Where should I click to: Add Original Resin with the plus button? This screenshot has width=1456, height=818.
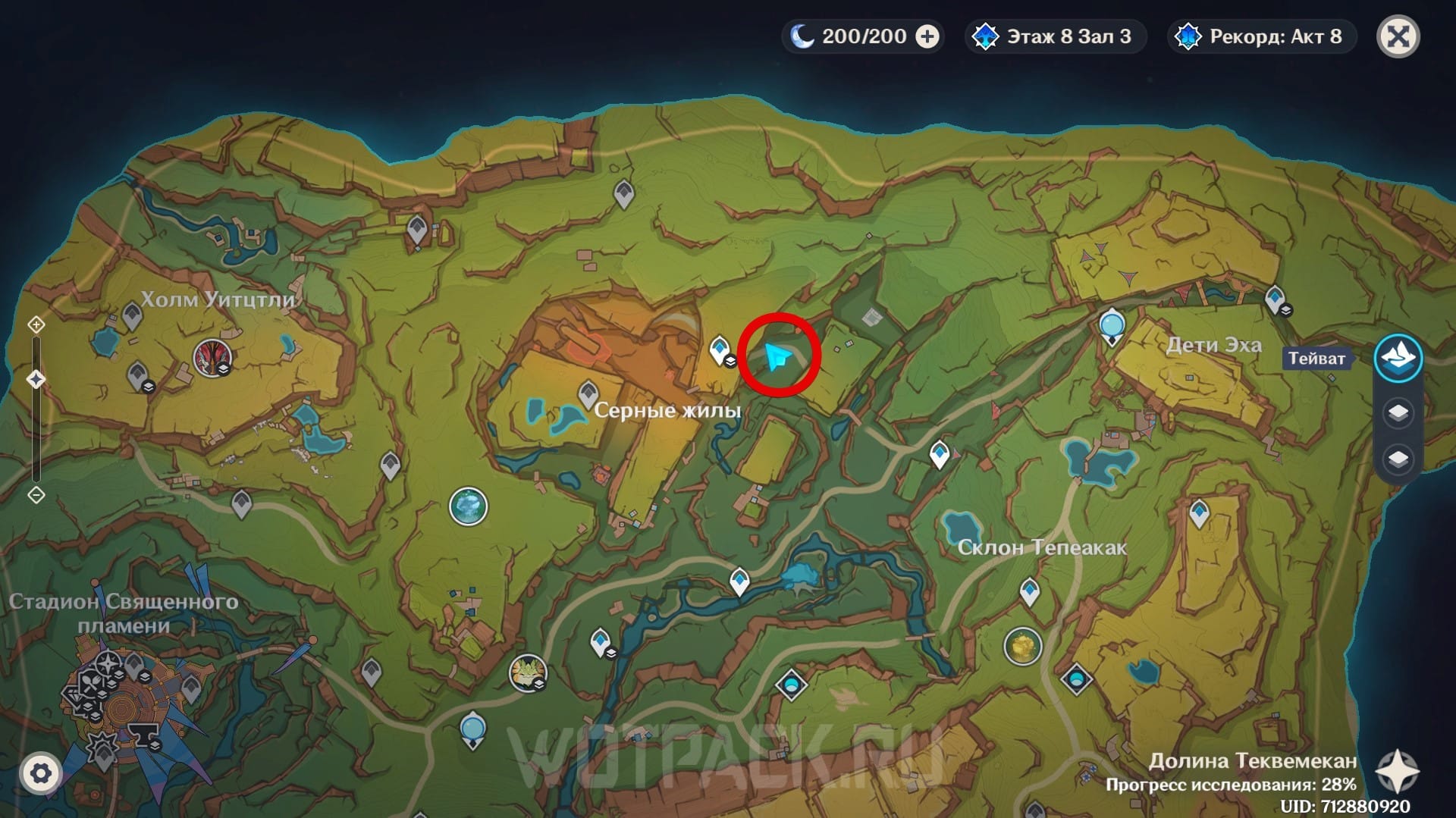927,36
